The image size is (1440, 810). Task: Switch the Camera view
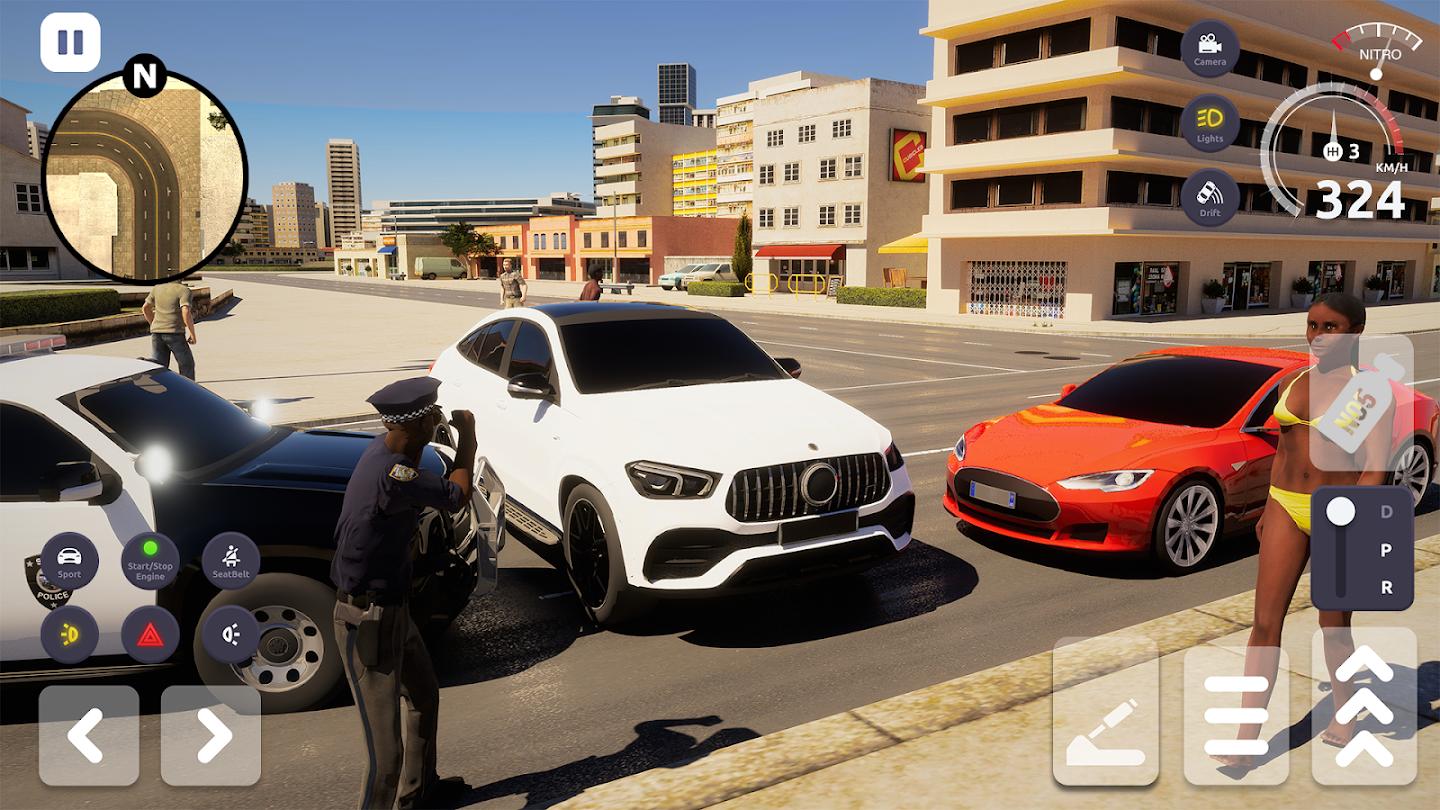coord(1209,49)
